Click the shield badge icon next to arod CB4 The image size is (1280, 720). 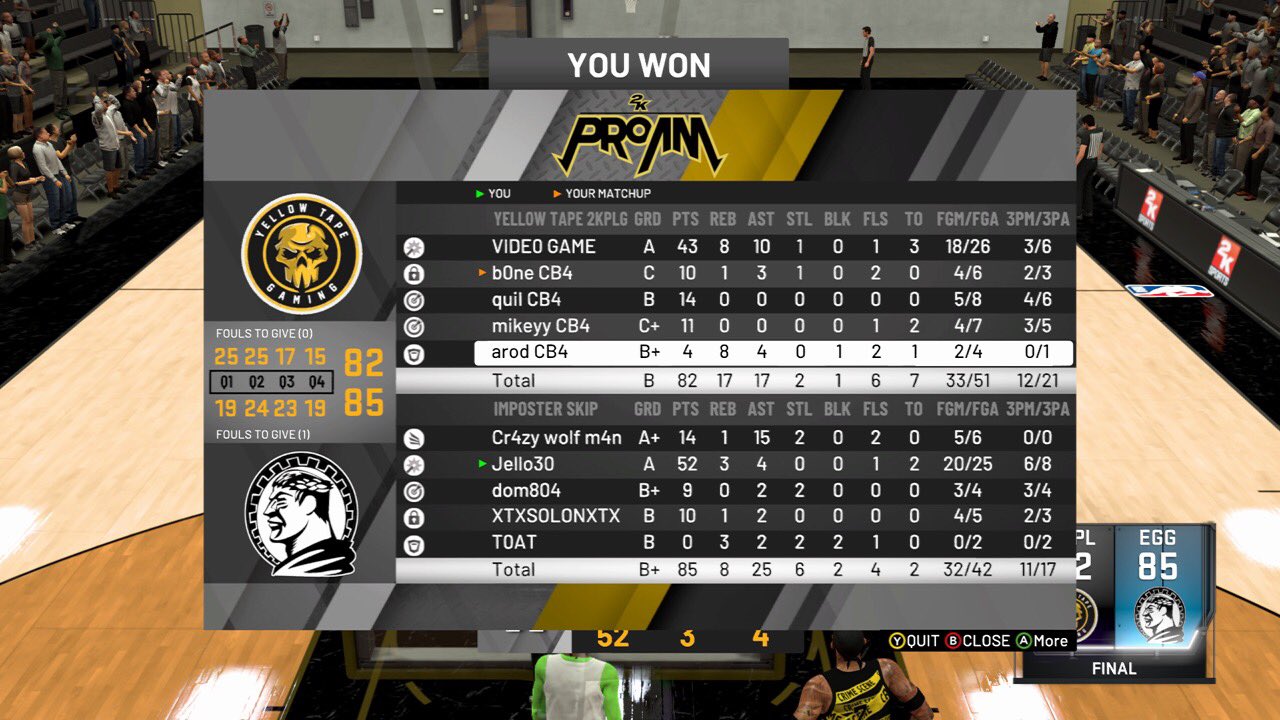click(413, 354)
